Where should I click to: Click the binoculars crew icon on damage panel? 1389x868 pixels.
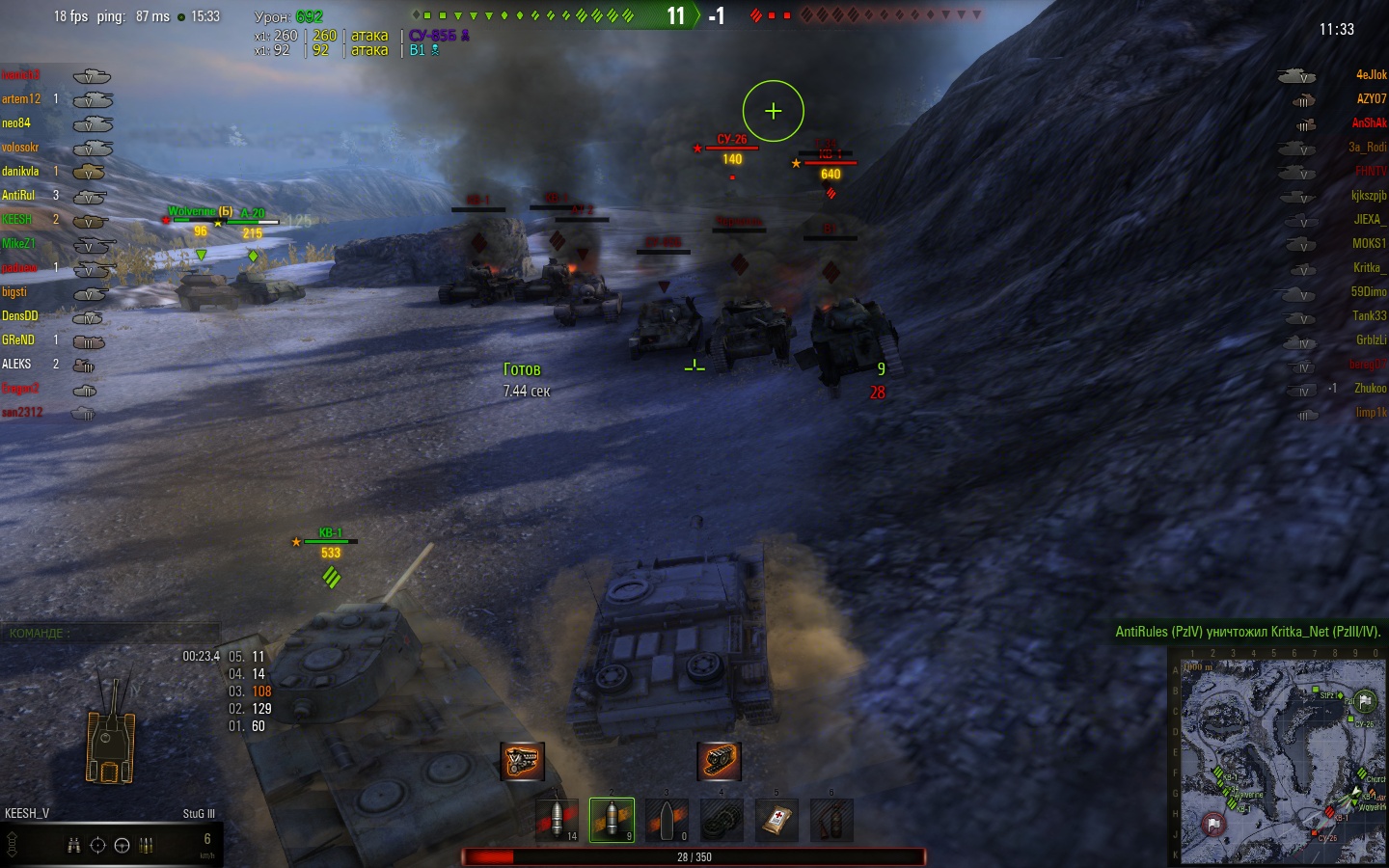click(74, 846)
